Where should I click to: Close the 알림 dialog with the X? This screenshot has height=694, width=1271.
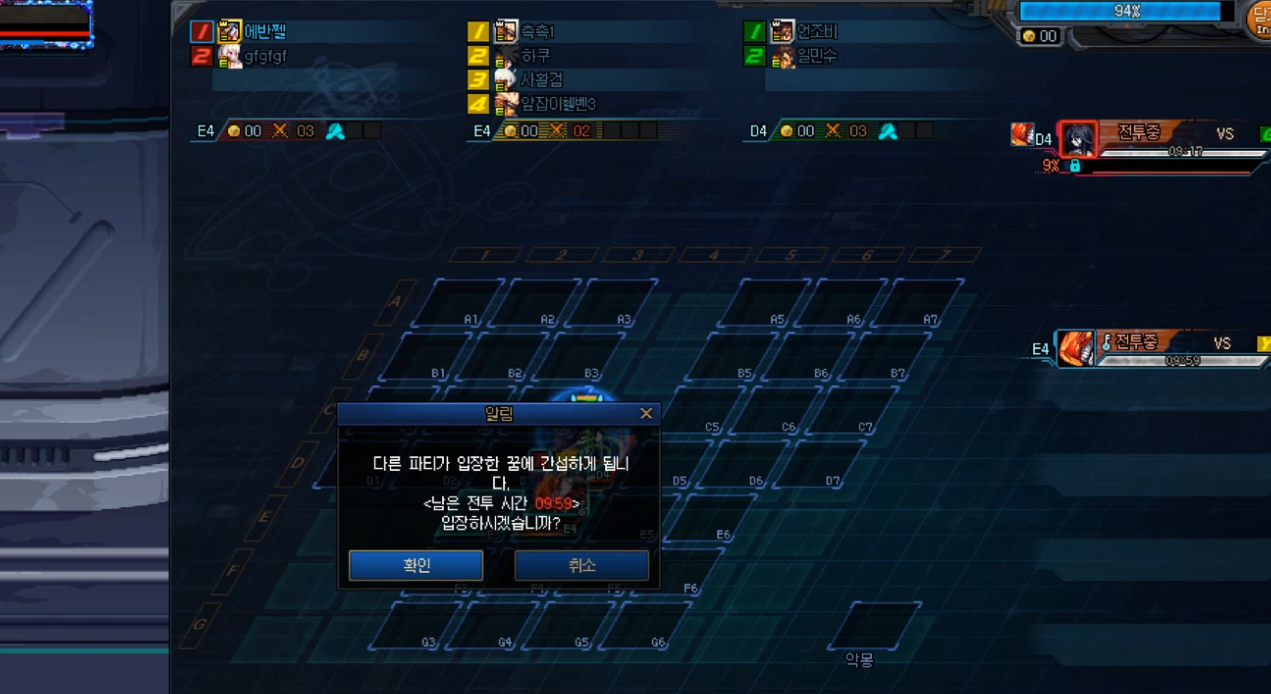click(646, 413)
